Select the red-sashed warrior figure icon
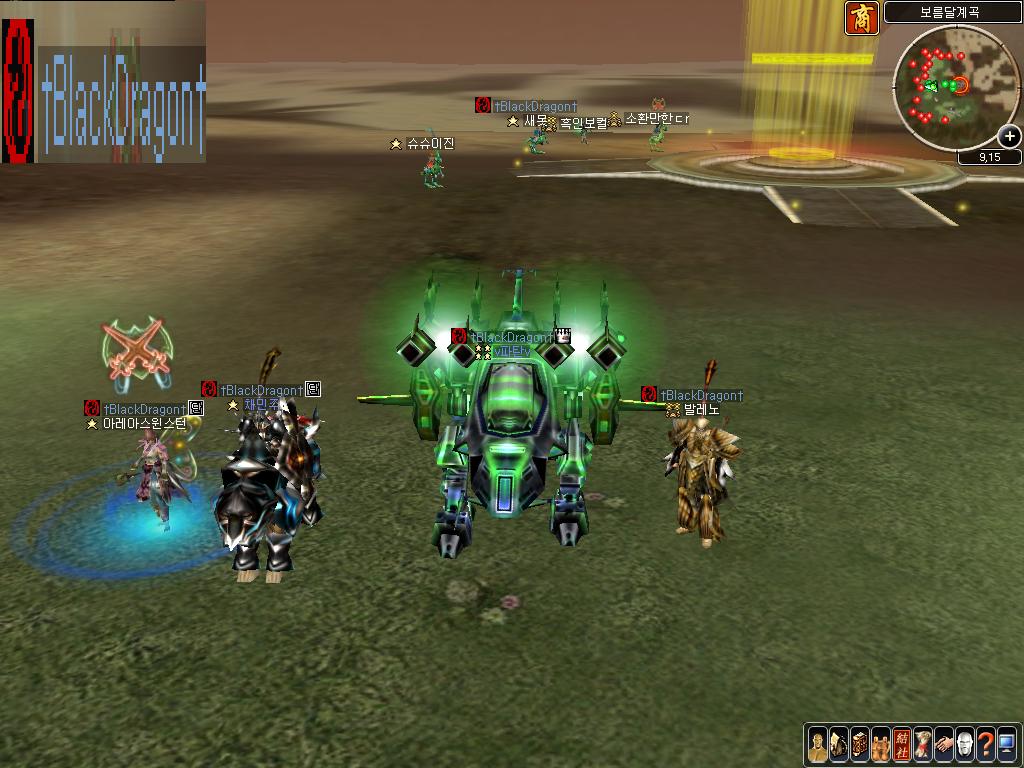Screen dimensions: 1024x768 click(923, 744)
